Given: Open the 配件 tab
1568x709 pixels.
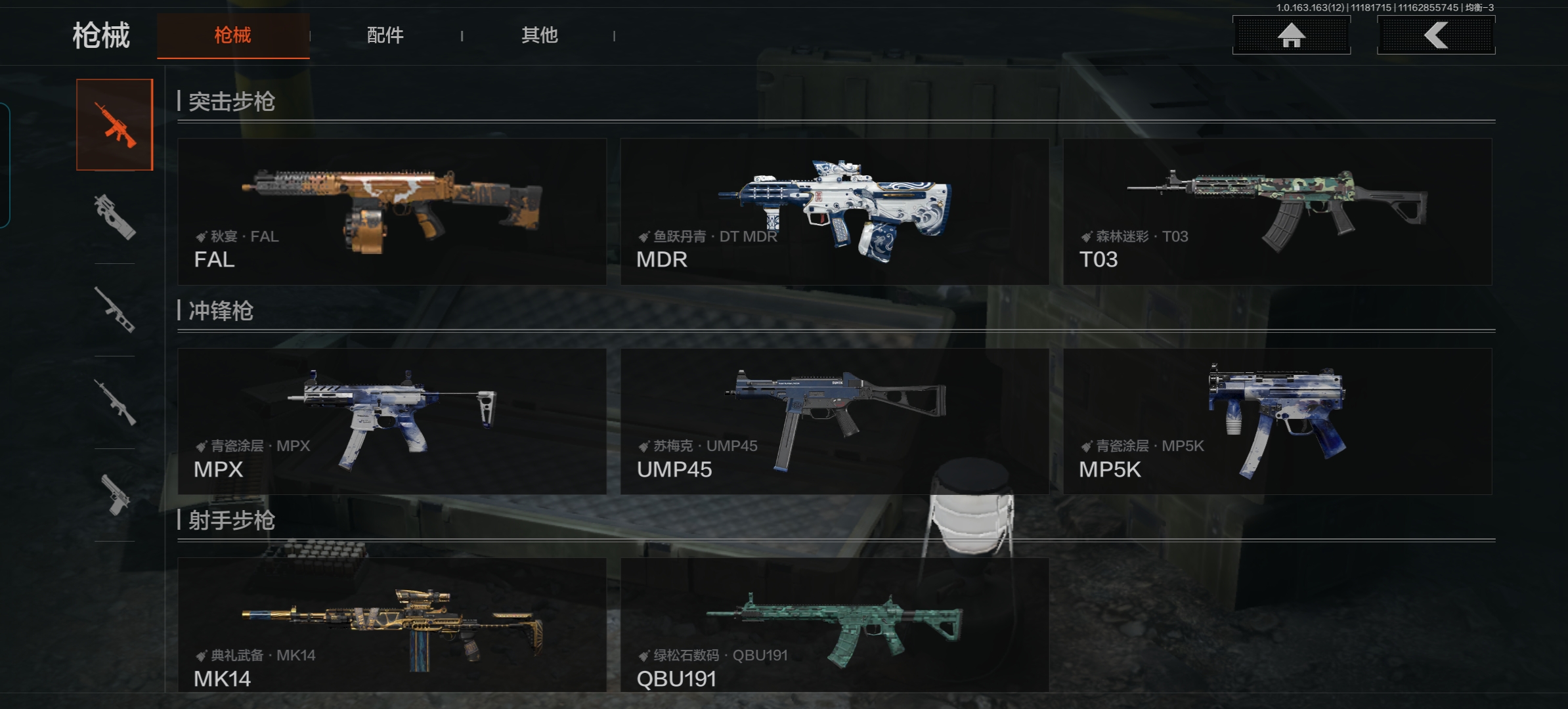Looking at the screenshot, I should pyautogui.click(x=385, y=35).
